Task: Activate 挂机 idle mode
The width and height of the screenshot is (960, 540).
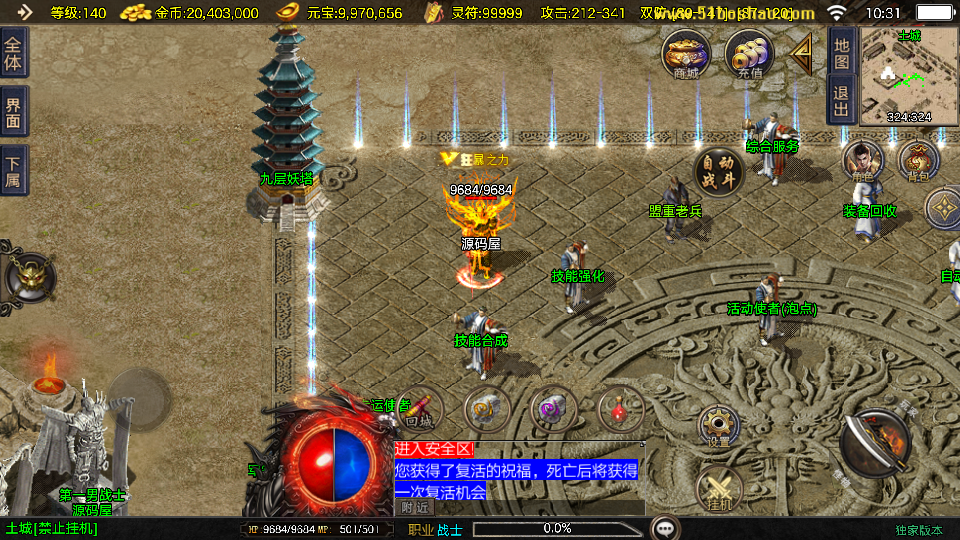Action: click(x=719, y=489)
